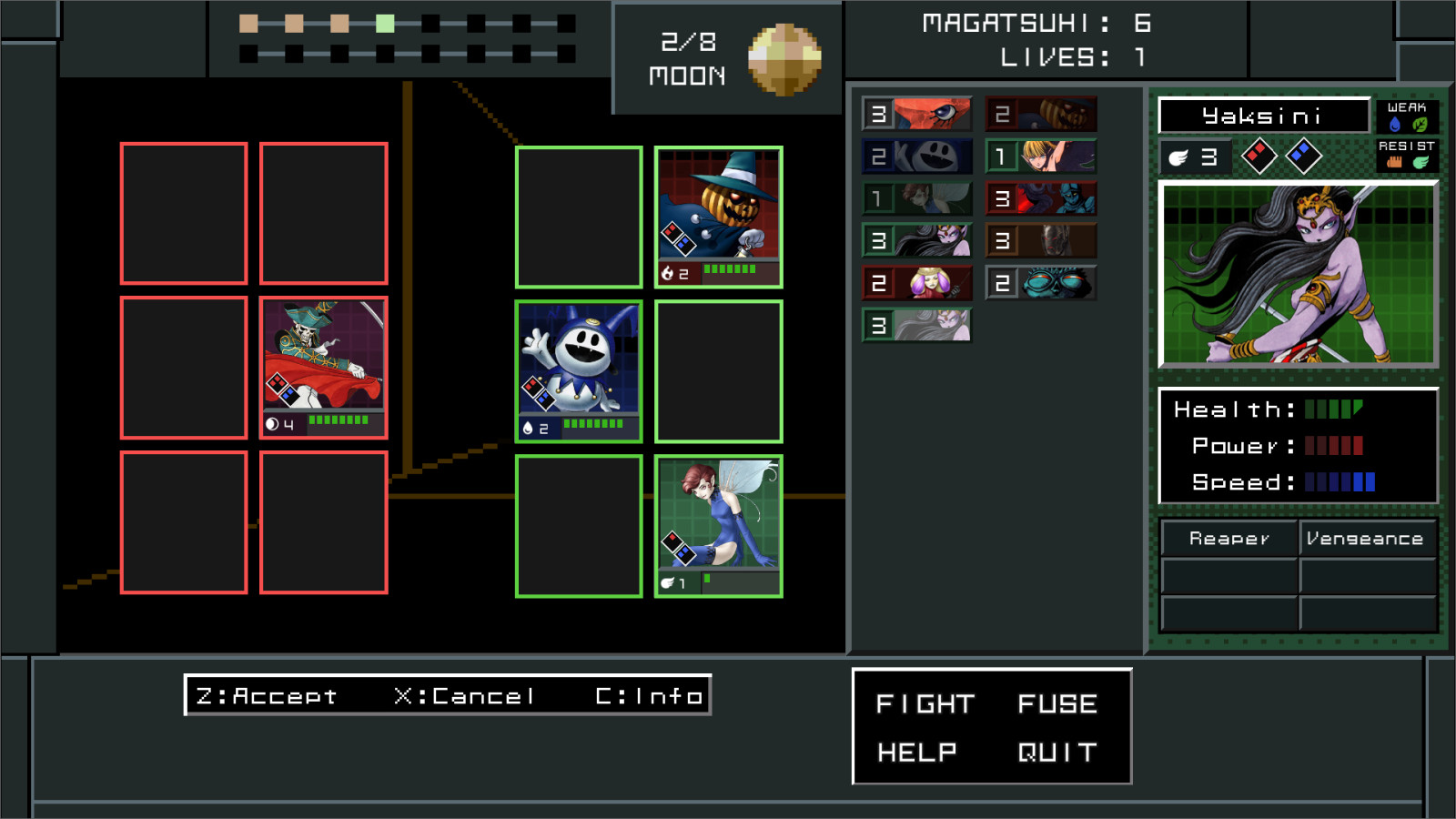
Task: Select the blonde elf roster entry
Action: click(x=1041, y=157)
